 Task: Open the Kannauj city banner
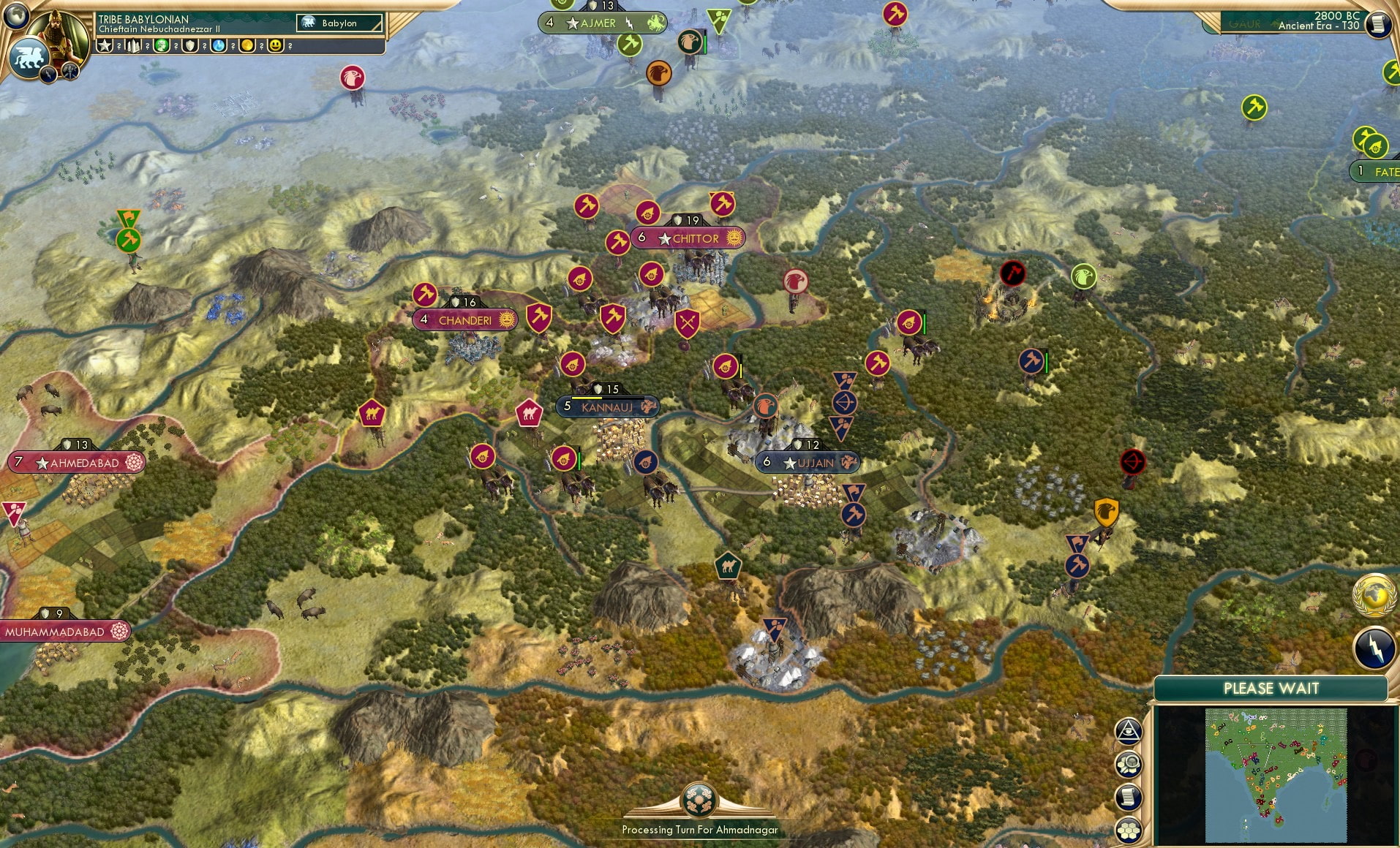tap(607, 406)
